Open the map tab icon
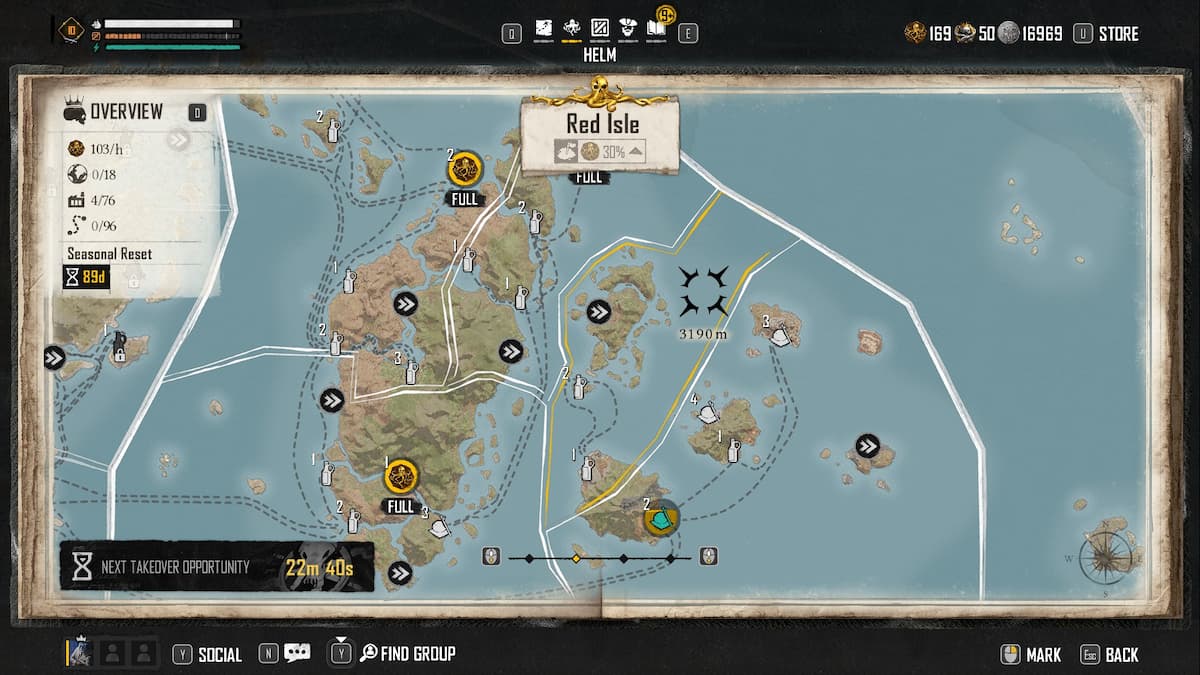This screenshot has width=1200, height=675. click(x=544, y=28)
